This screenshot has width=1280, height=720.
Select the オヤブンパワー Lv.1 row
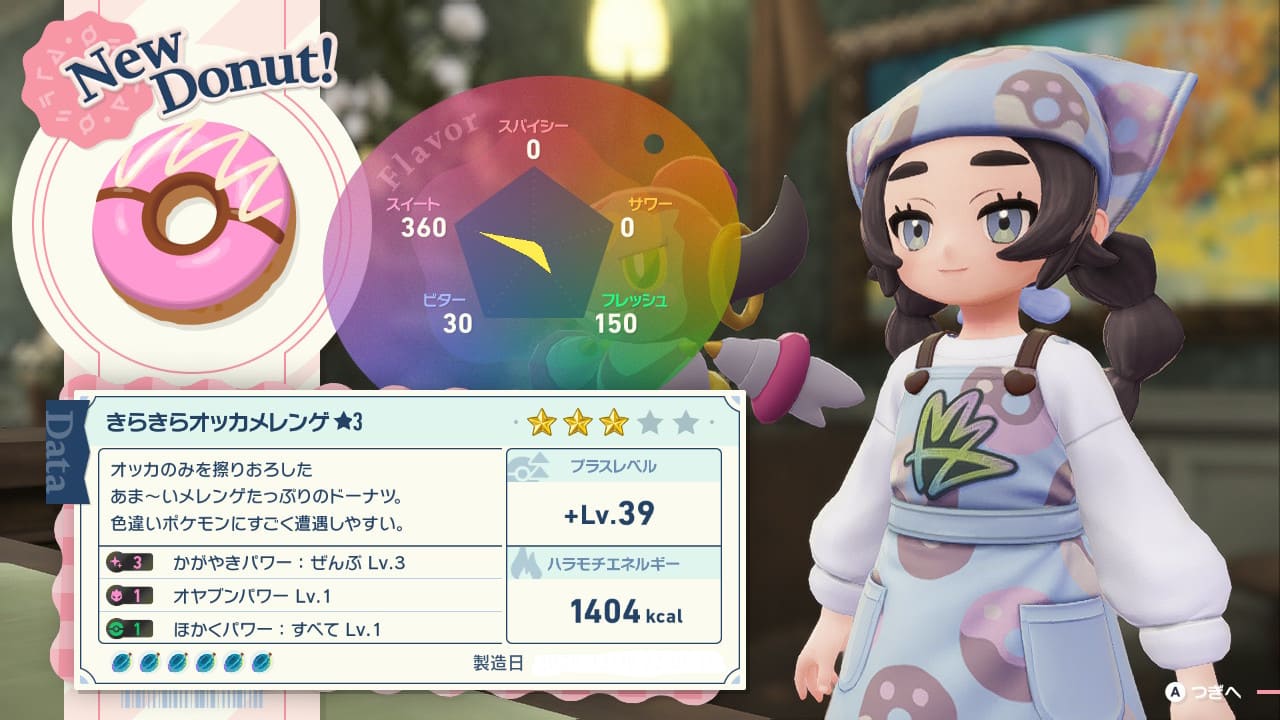coord(300,596)
